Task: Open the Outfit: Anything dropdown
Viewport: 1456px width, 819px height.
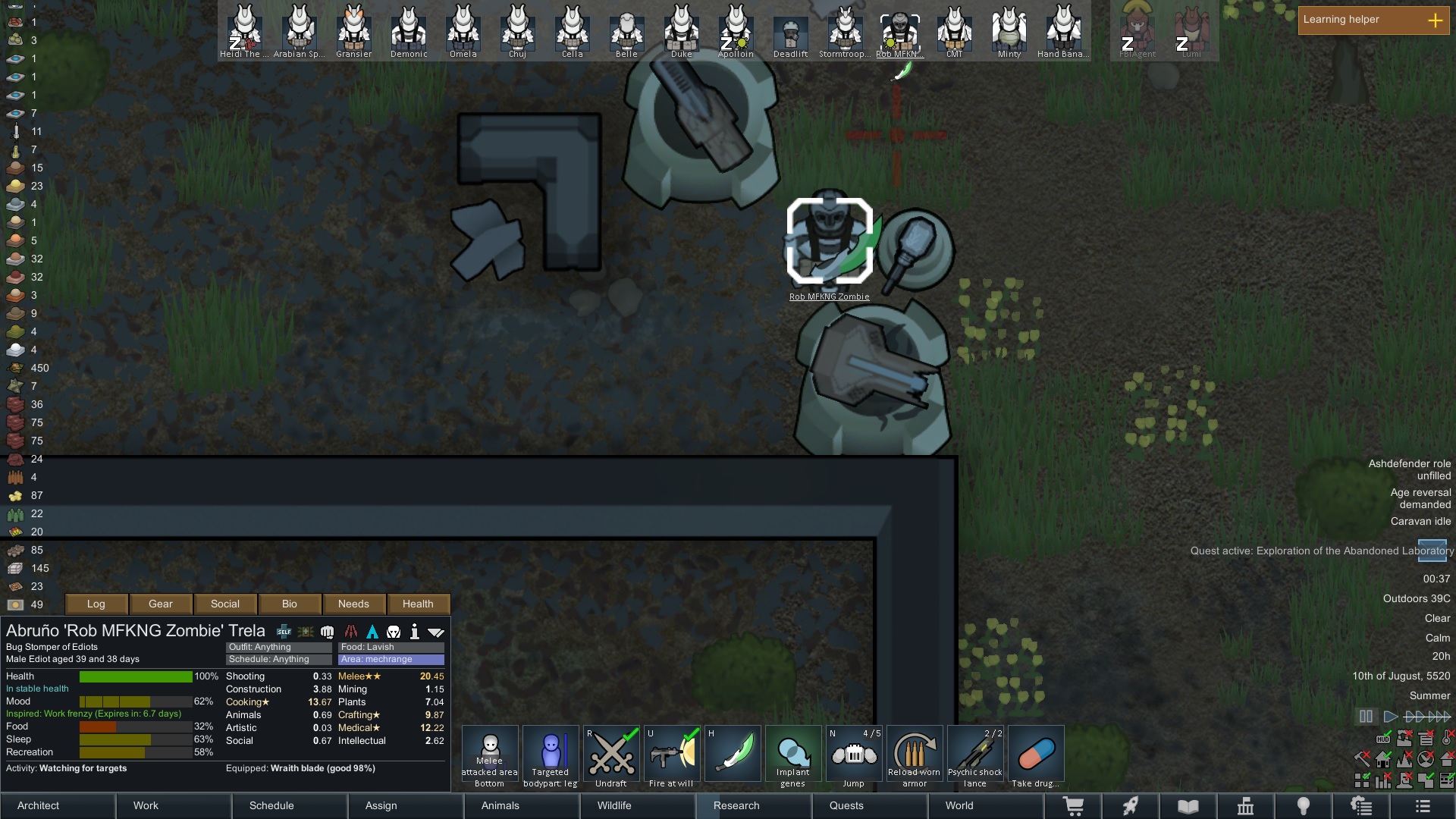Action: pos(278,647)
